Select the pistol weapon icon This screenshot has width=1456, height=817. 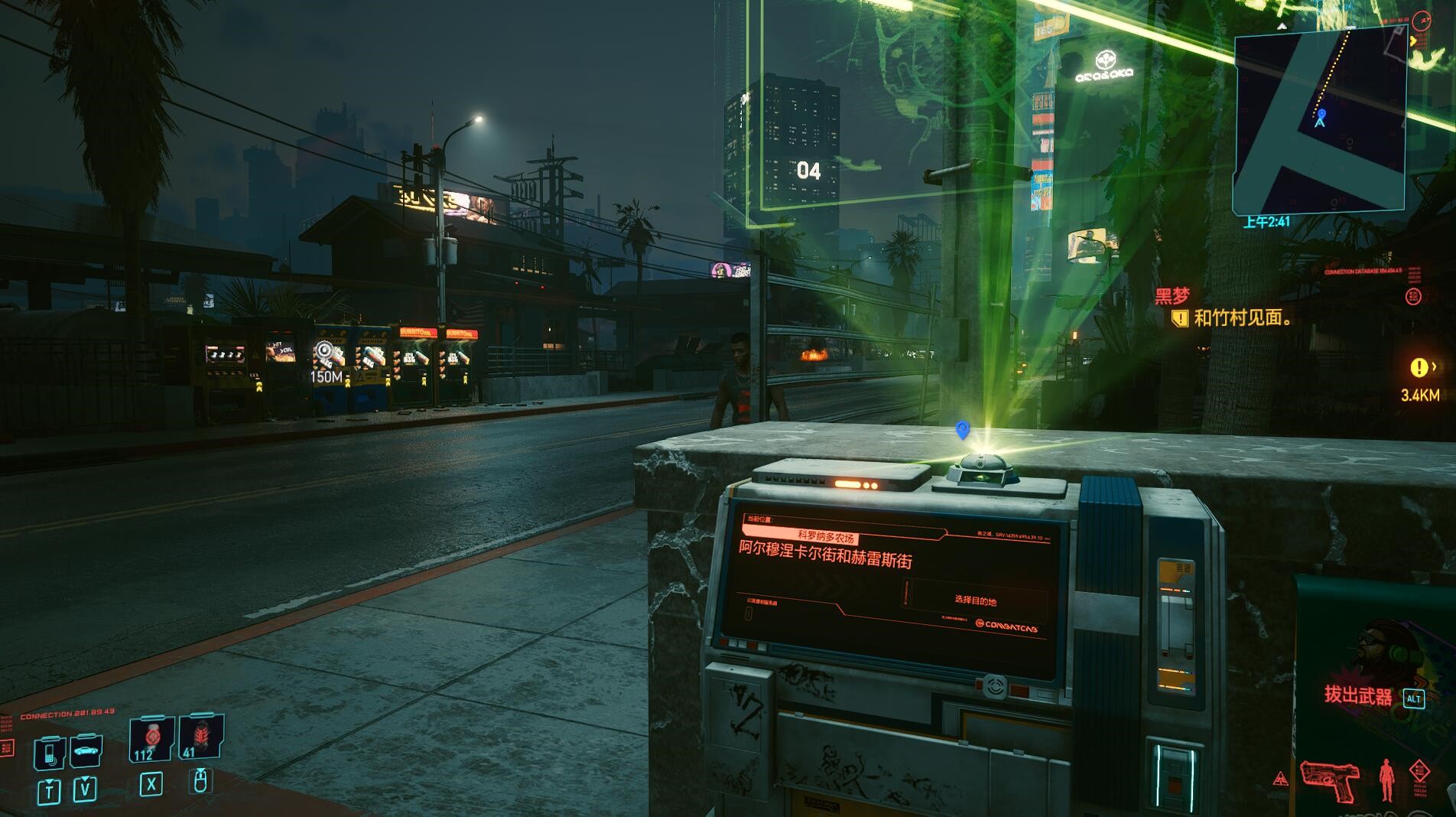(x=1330, y=780)
